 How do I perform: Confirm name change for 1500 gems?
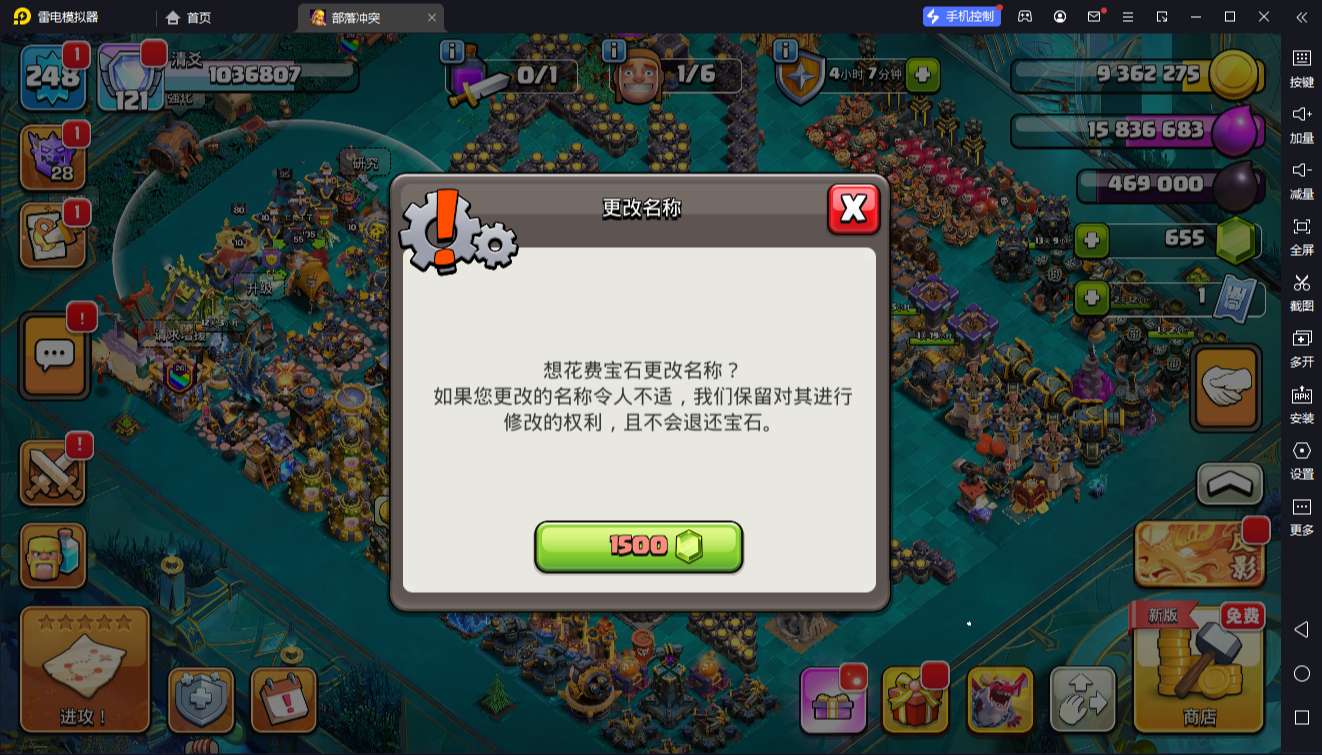click(638, 546)
